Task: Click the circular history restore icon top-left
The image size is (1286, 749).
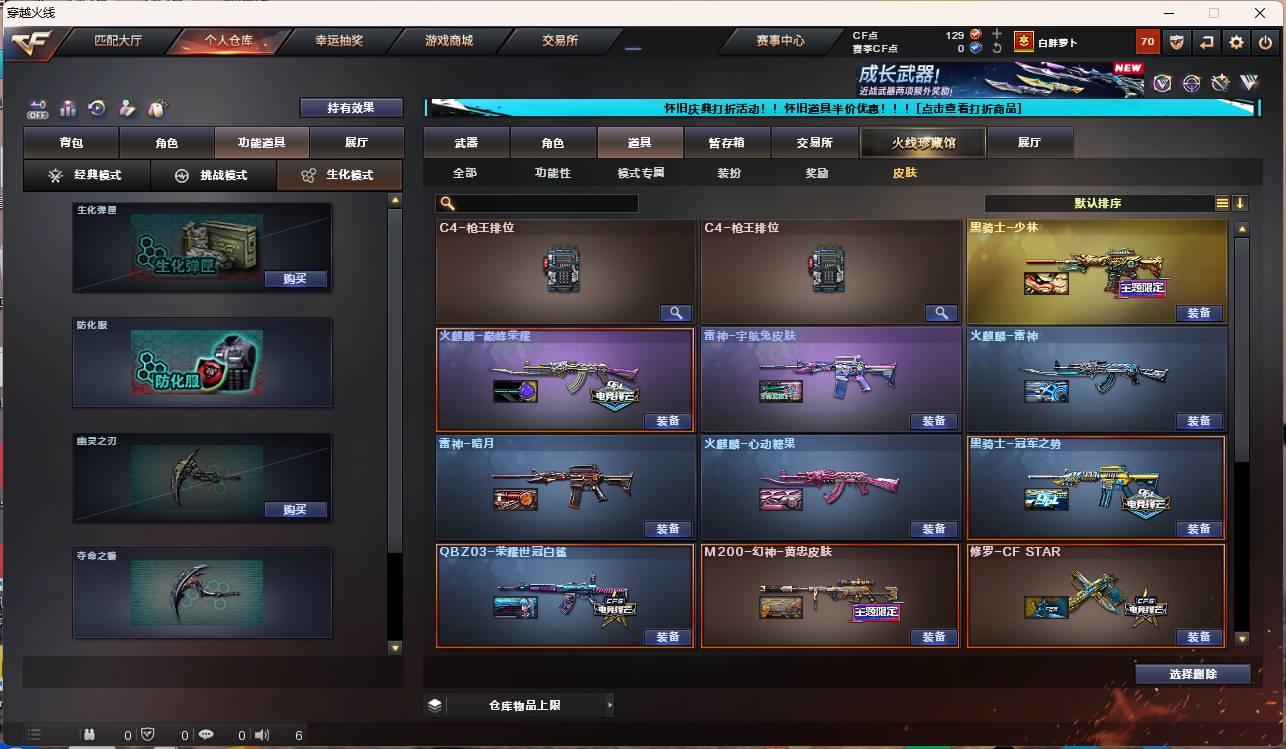Action: point(96,106)
